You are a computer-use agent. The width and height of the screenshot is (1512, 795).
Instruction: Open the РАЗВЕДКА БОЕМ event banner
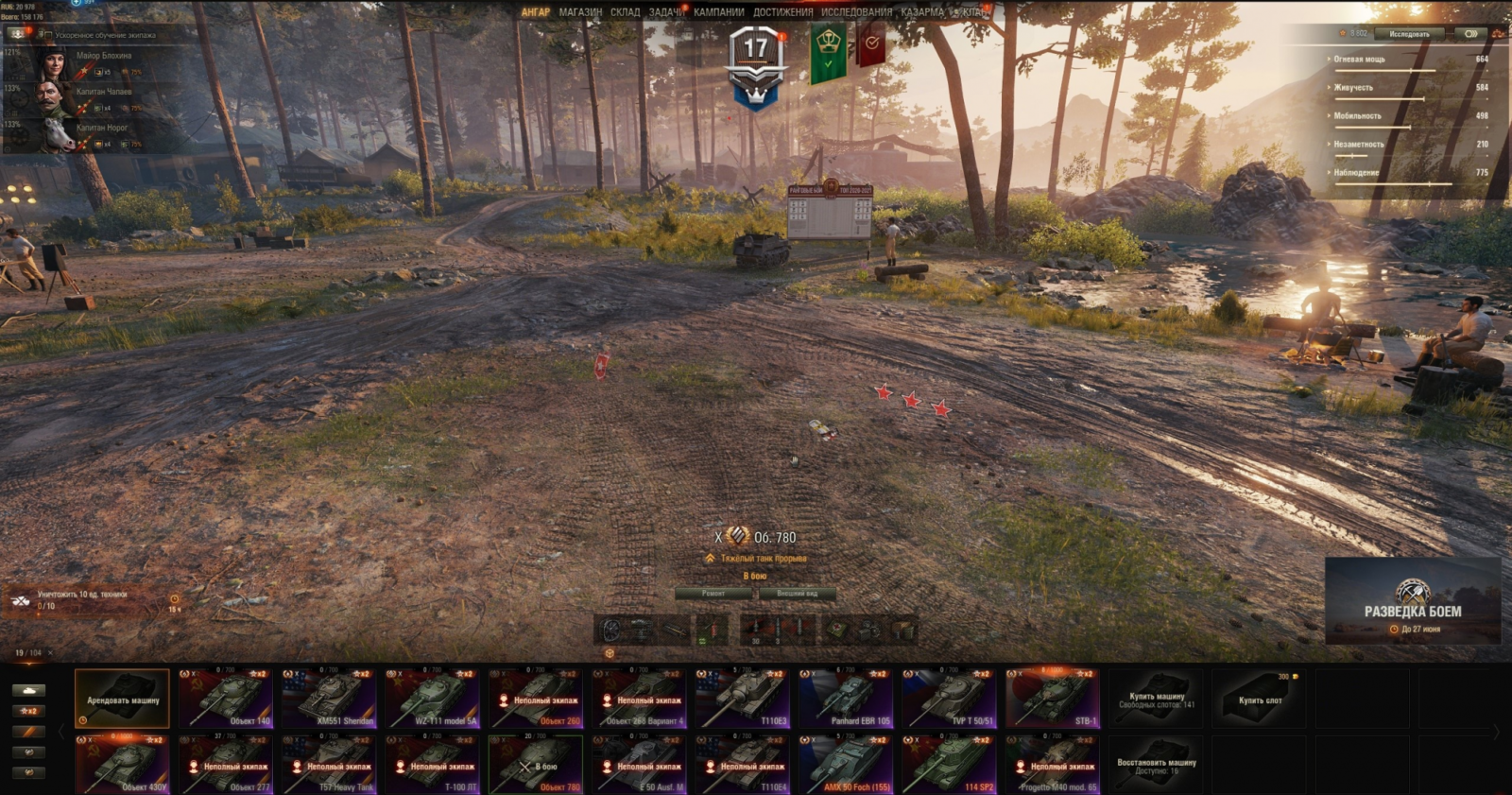[x=1413, y=601]
